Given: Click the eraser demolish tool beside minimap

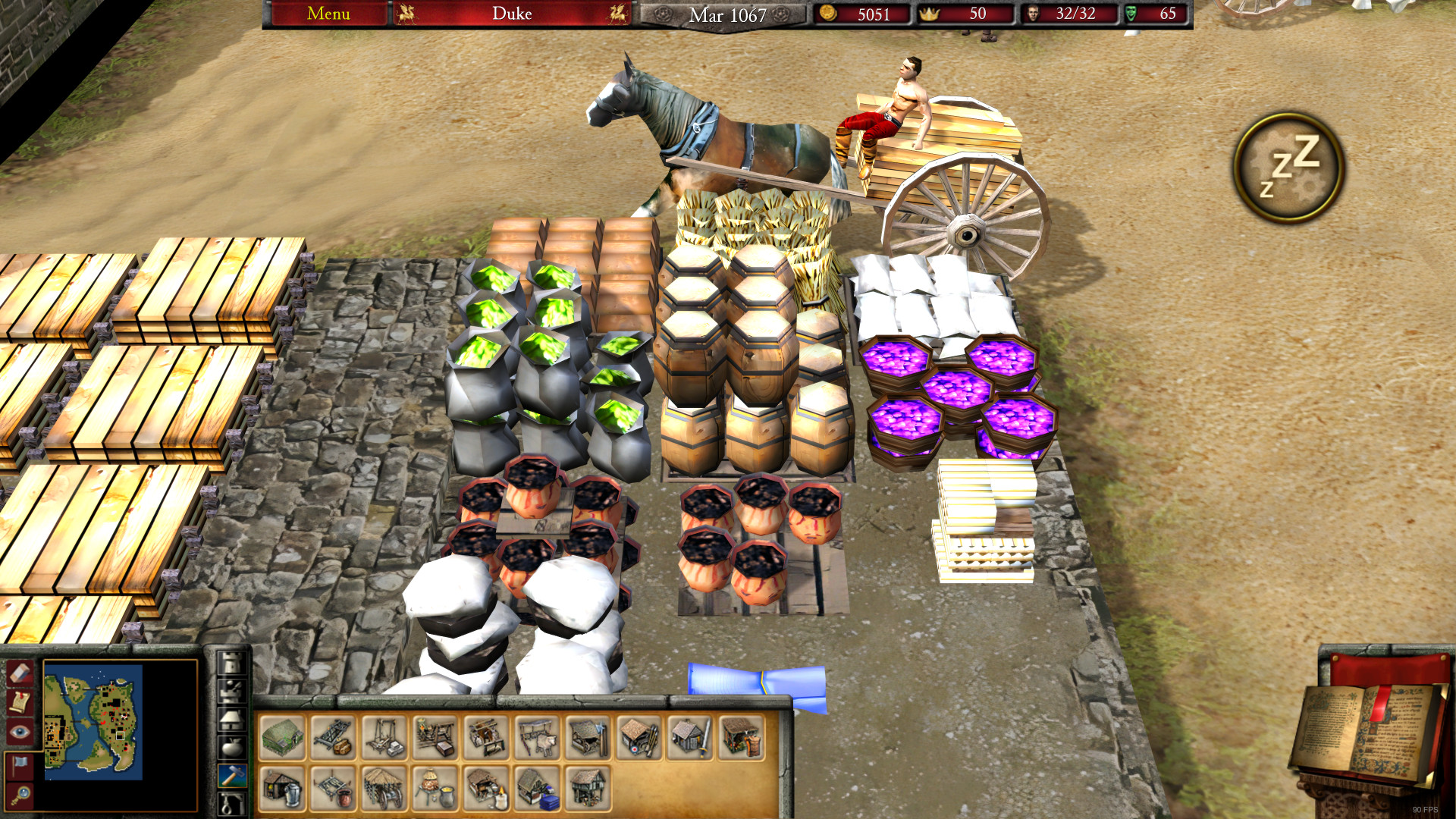Looking at the screenshot, I should click(20, 673).
